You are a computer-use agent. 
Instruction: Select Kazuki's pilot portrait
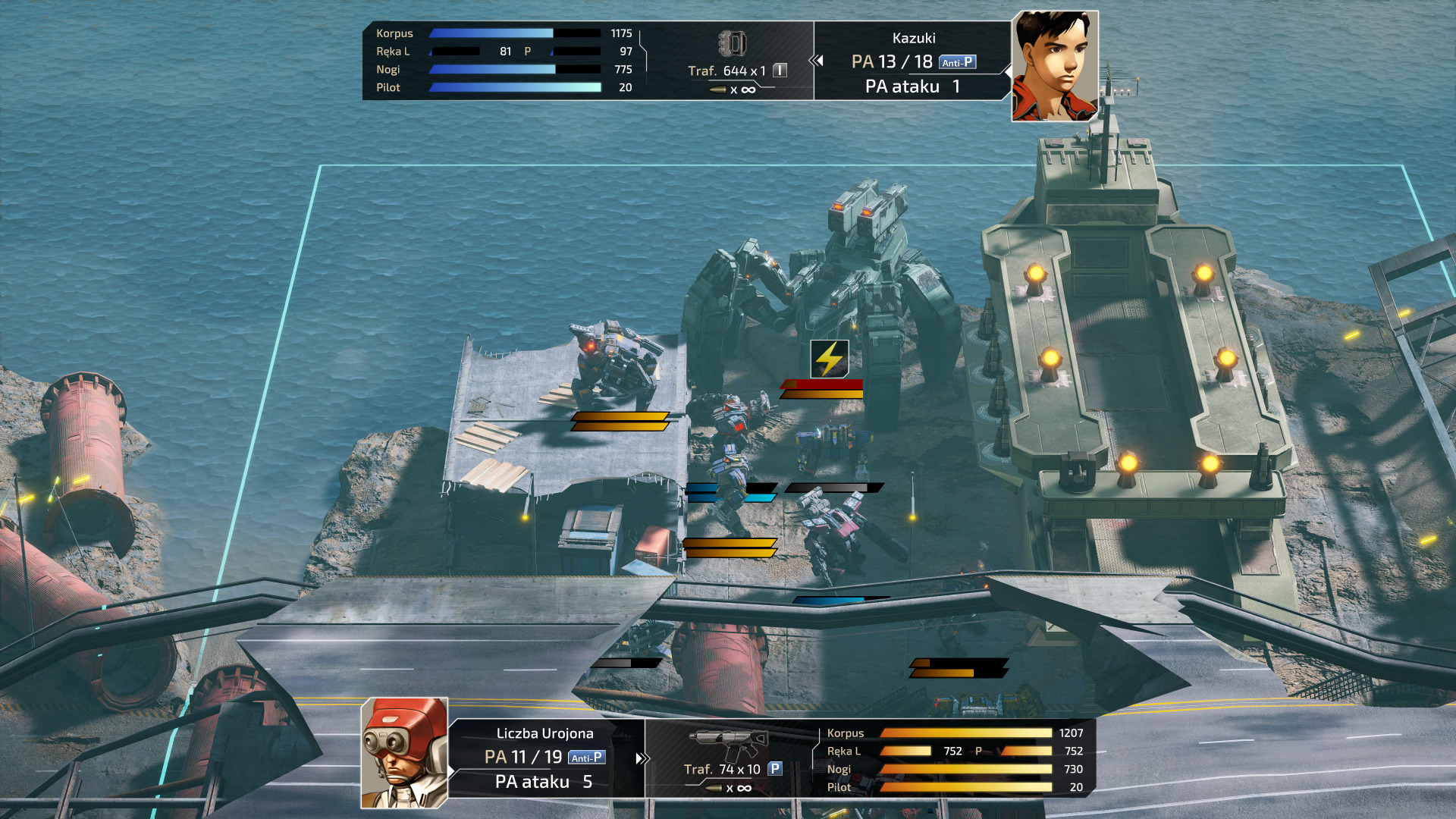[1054, 66]
